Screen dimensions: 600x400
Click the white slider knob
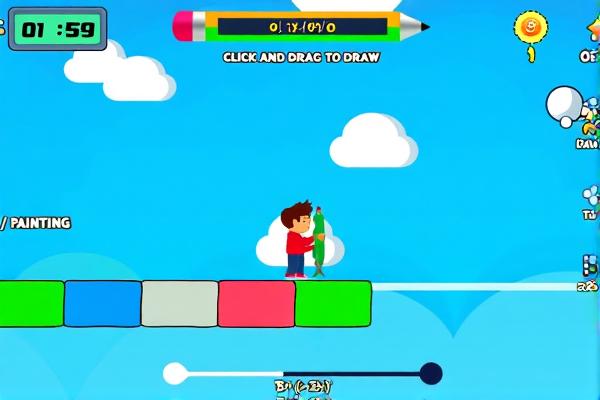point(175,374)
